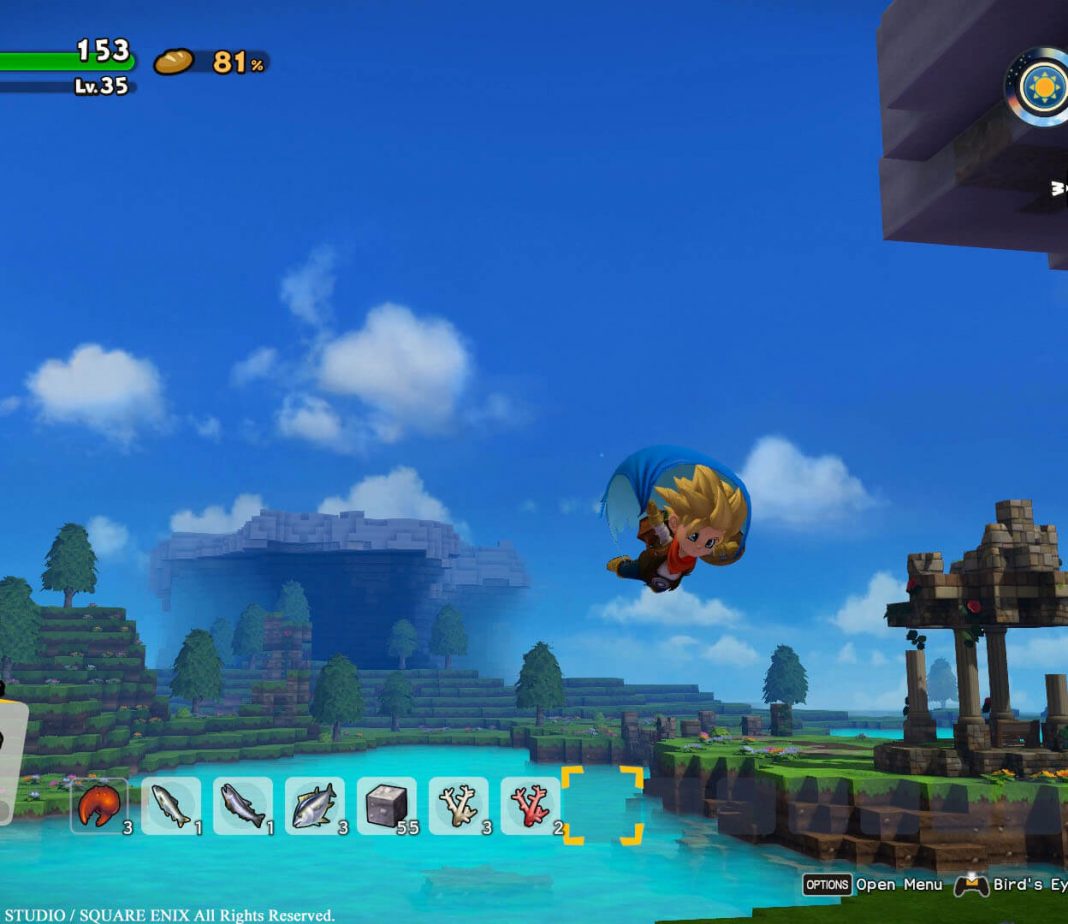Select the red coral hotbar slot

tap(531, 805)
